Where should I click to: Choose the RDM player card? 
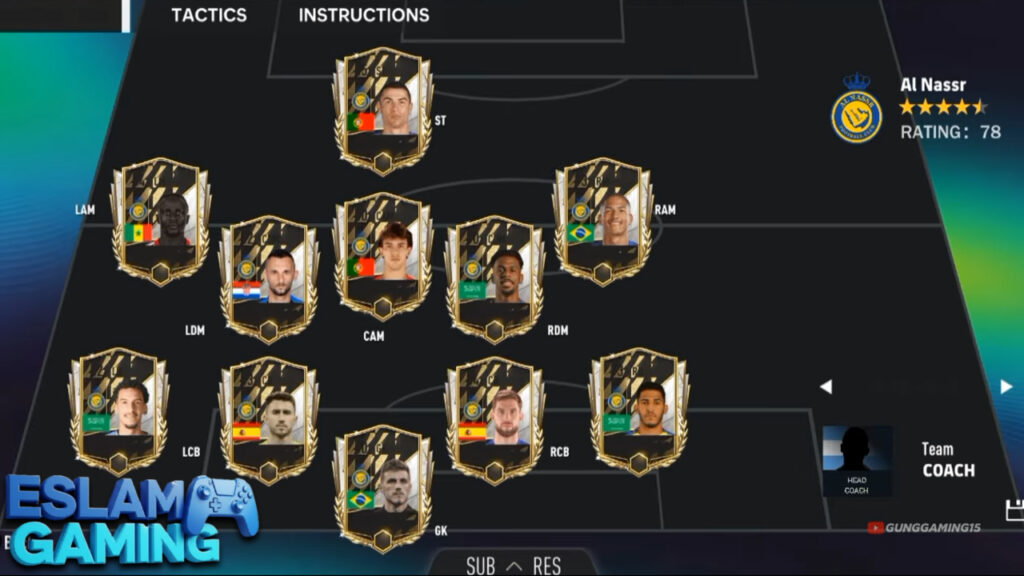point(494,279)
